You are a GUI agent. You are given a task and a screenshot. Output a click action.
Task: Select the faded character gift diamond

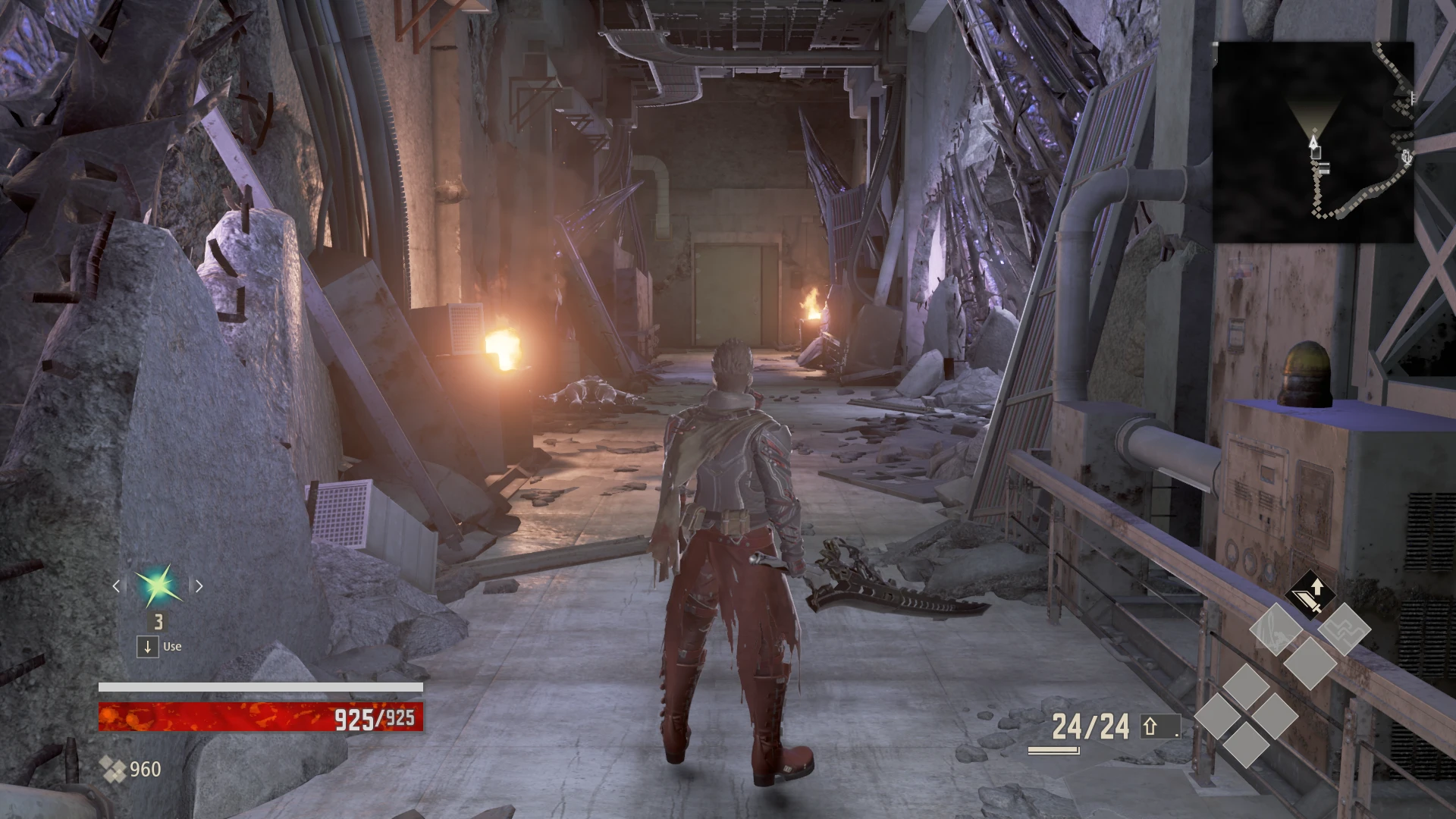(1275, 629)
